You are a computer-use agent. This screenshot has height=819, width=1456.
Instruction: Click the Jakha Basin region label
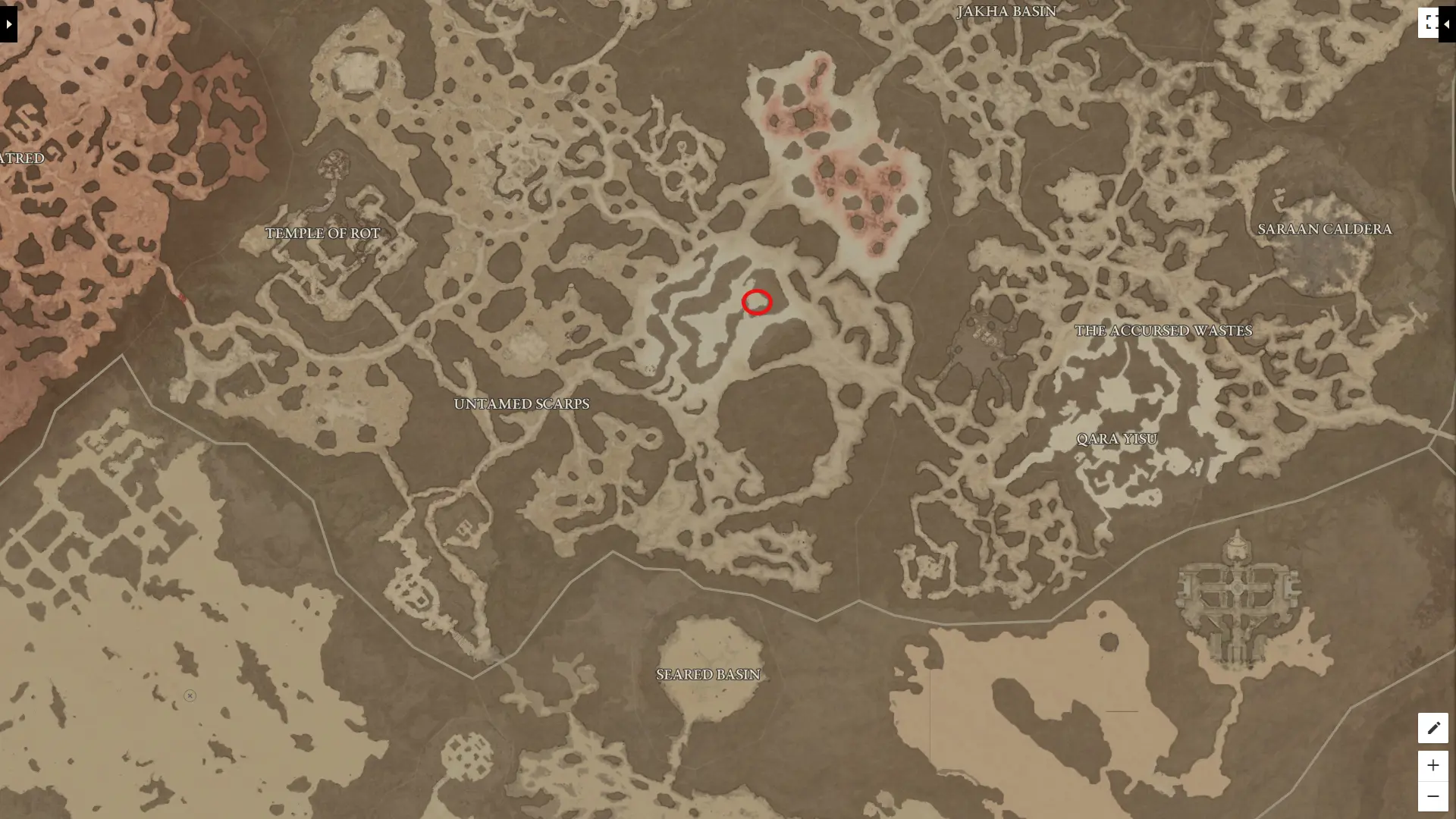click(x=1007, y=11)
